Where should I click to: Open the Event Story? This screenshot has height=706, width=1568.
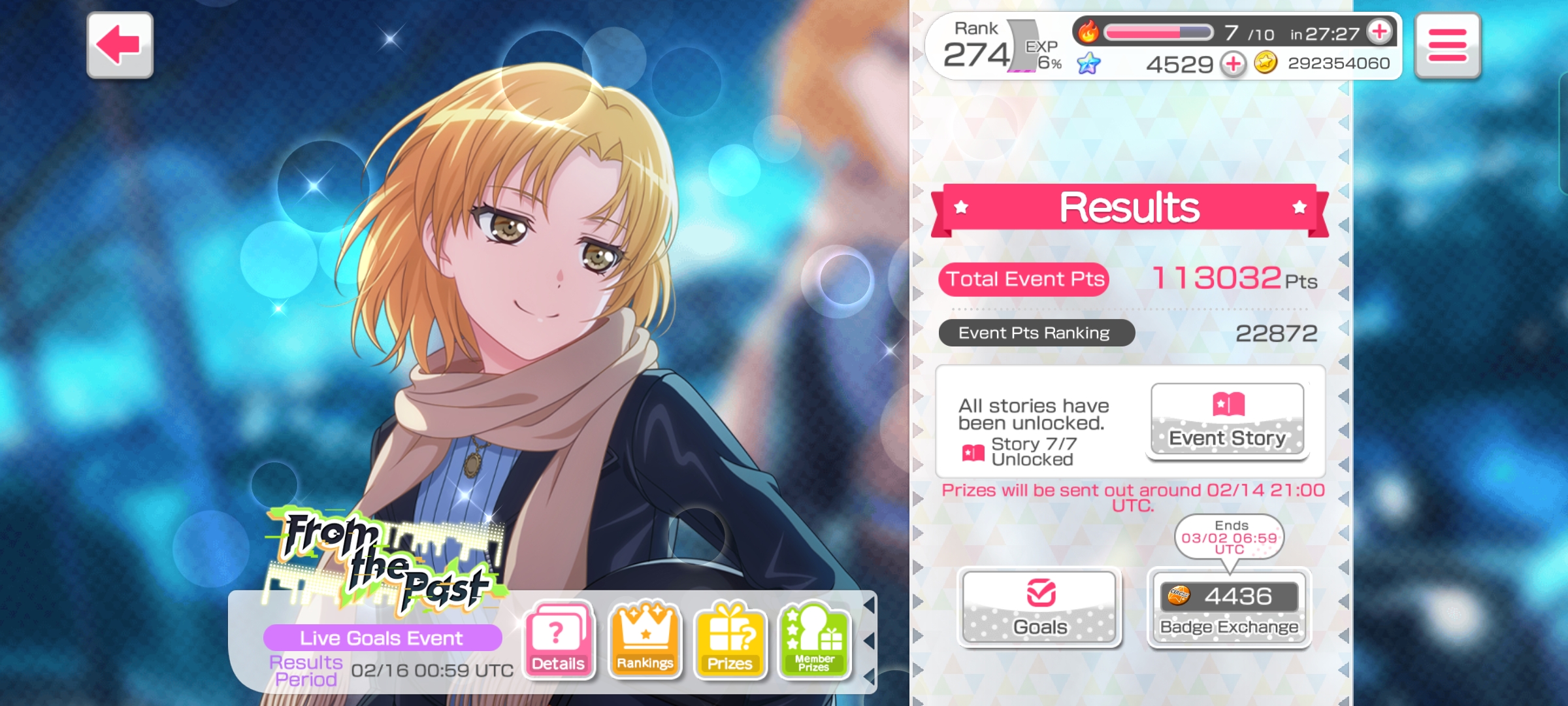pos(1227,420)
